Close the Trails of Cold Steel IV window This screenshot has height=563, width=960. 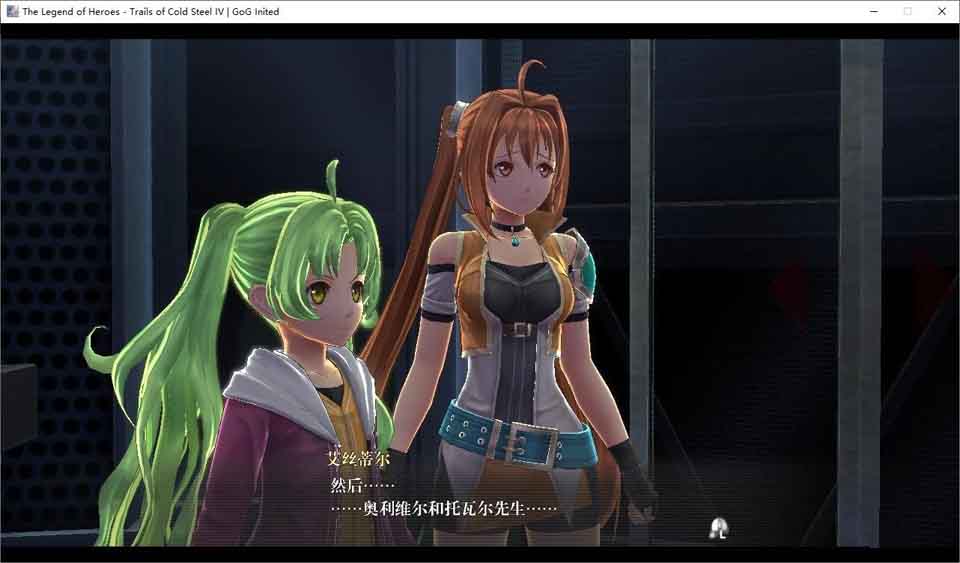tap(941, 11)
